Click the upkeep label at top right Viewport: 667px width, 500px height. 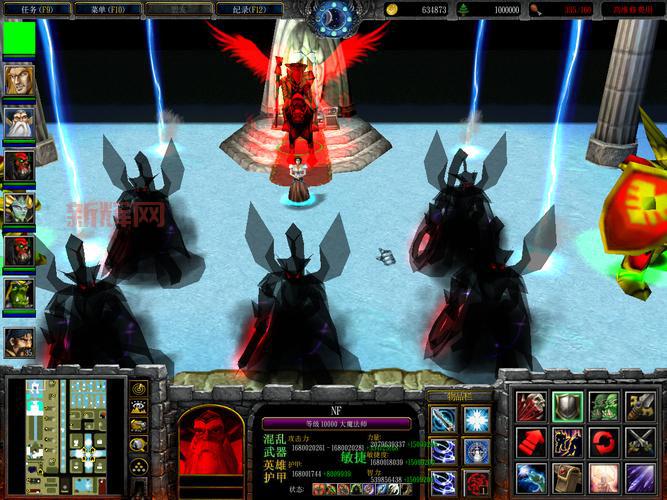[x=632, y=9]
